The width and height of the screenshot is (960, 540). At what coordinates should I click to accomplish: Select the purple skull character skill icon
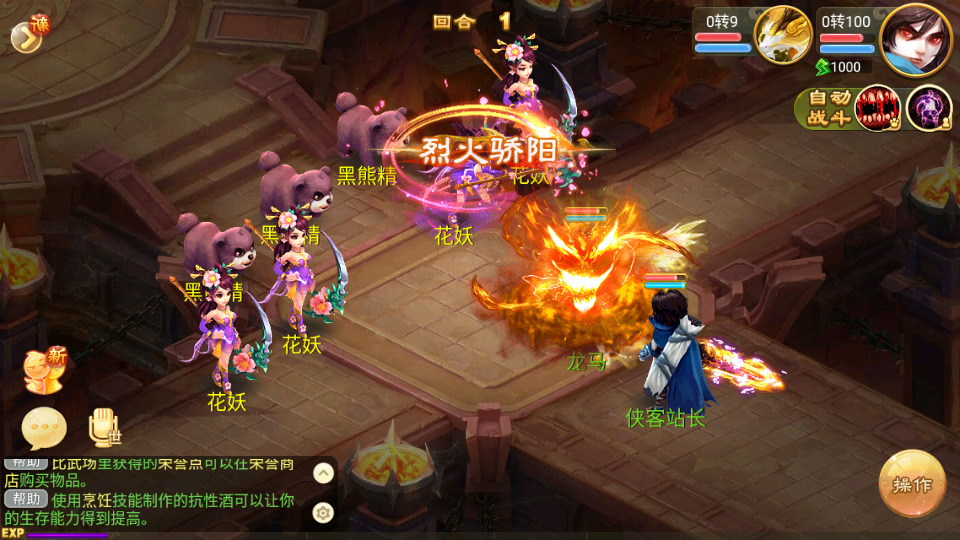(928, 108)
